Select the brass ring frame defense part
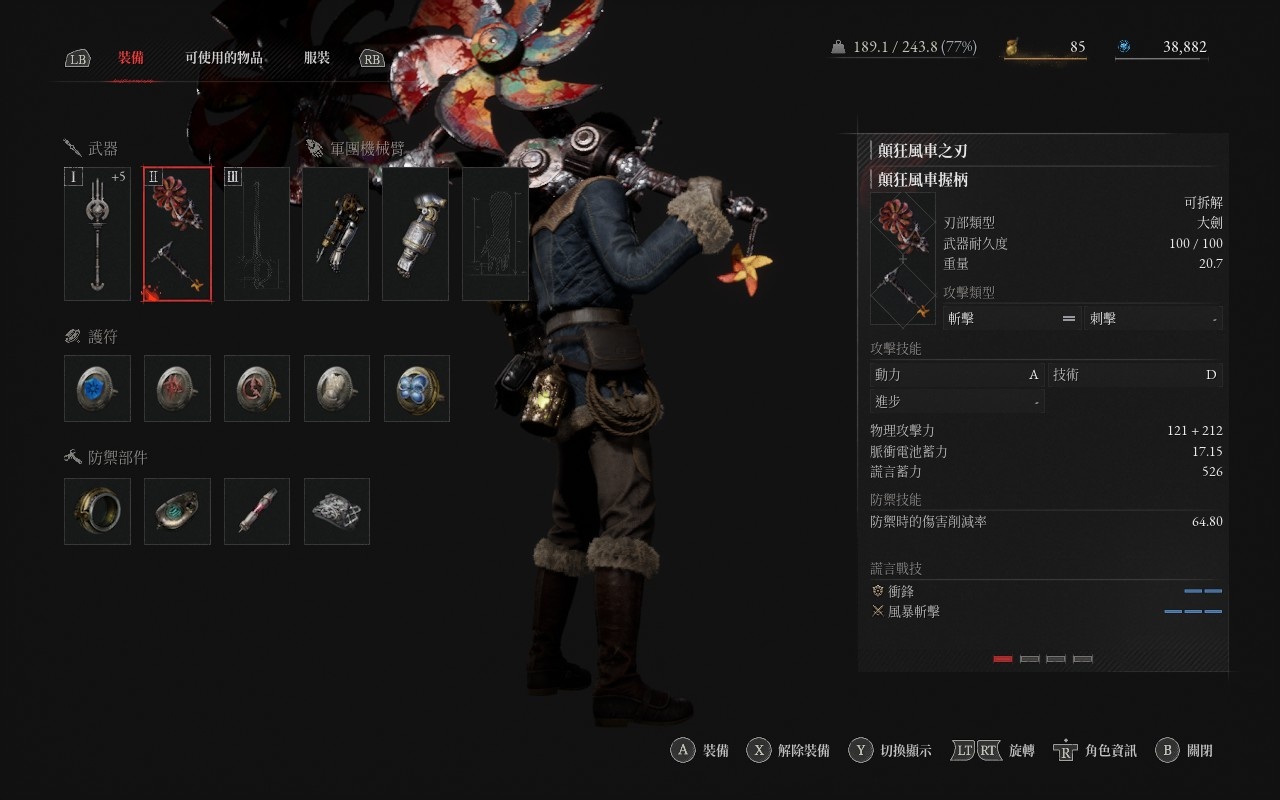Screen dimensions: 1280x800 pyautogui.click(x=97, y=511)
